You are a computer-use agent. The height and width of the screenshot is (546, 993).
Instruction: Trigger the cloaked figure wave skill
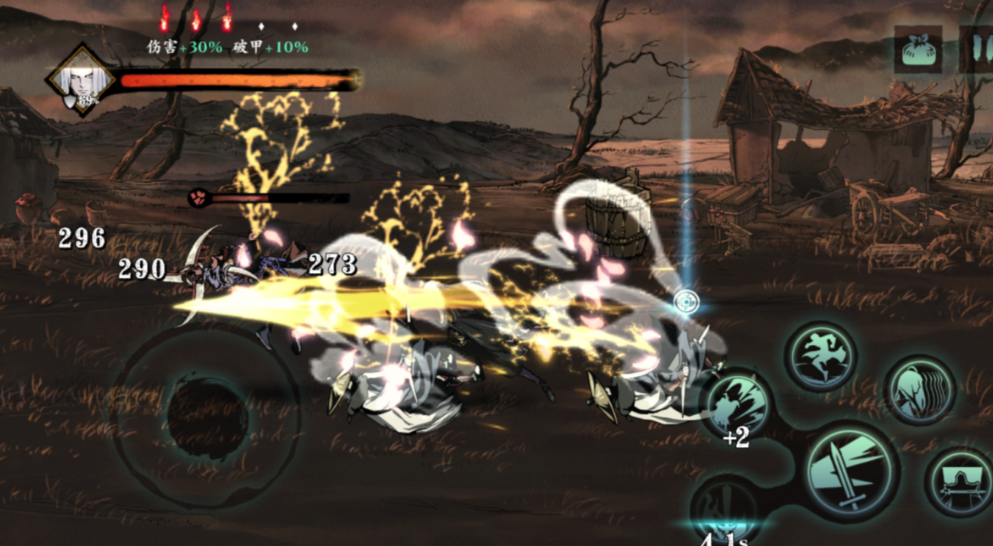920,388
